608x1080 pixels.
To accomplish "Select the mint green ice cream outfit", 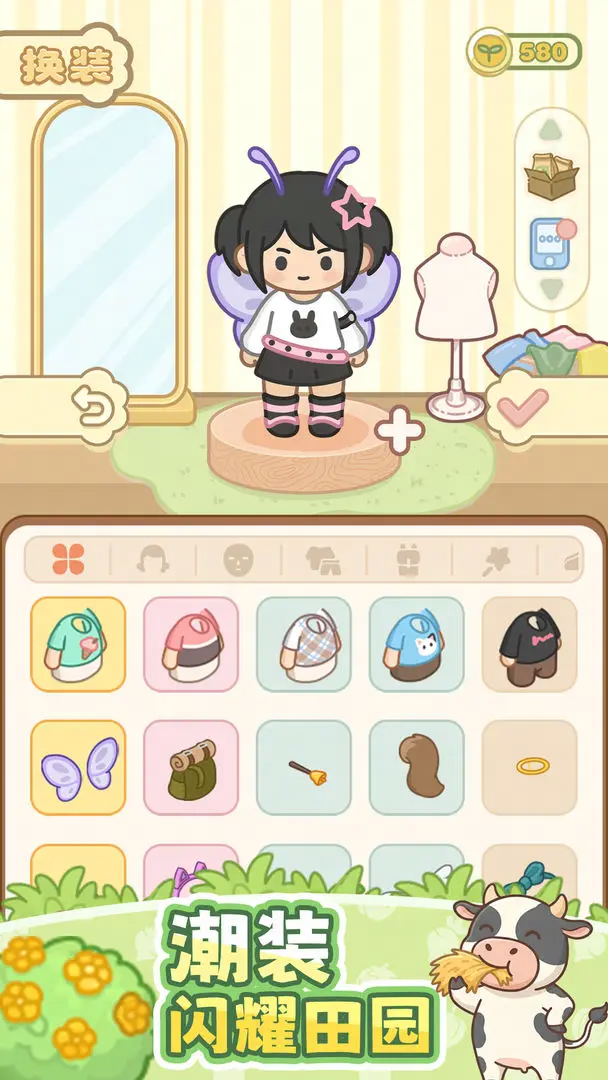I will pyautogui.click(x=78, y=644).
